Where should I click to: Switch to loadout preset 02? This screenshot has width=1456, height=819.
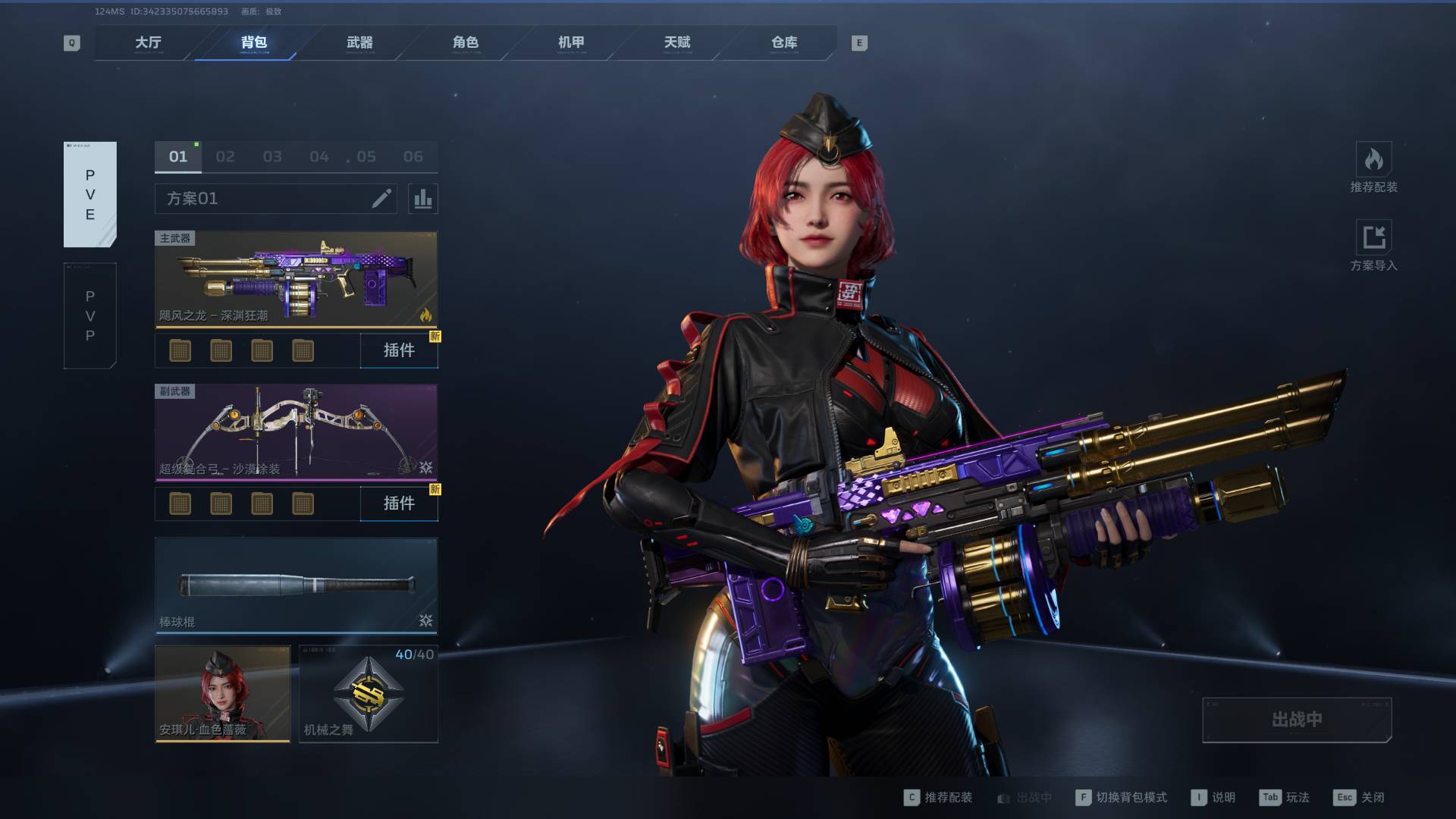tap(225, 157)
